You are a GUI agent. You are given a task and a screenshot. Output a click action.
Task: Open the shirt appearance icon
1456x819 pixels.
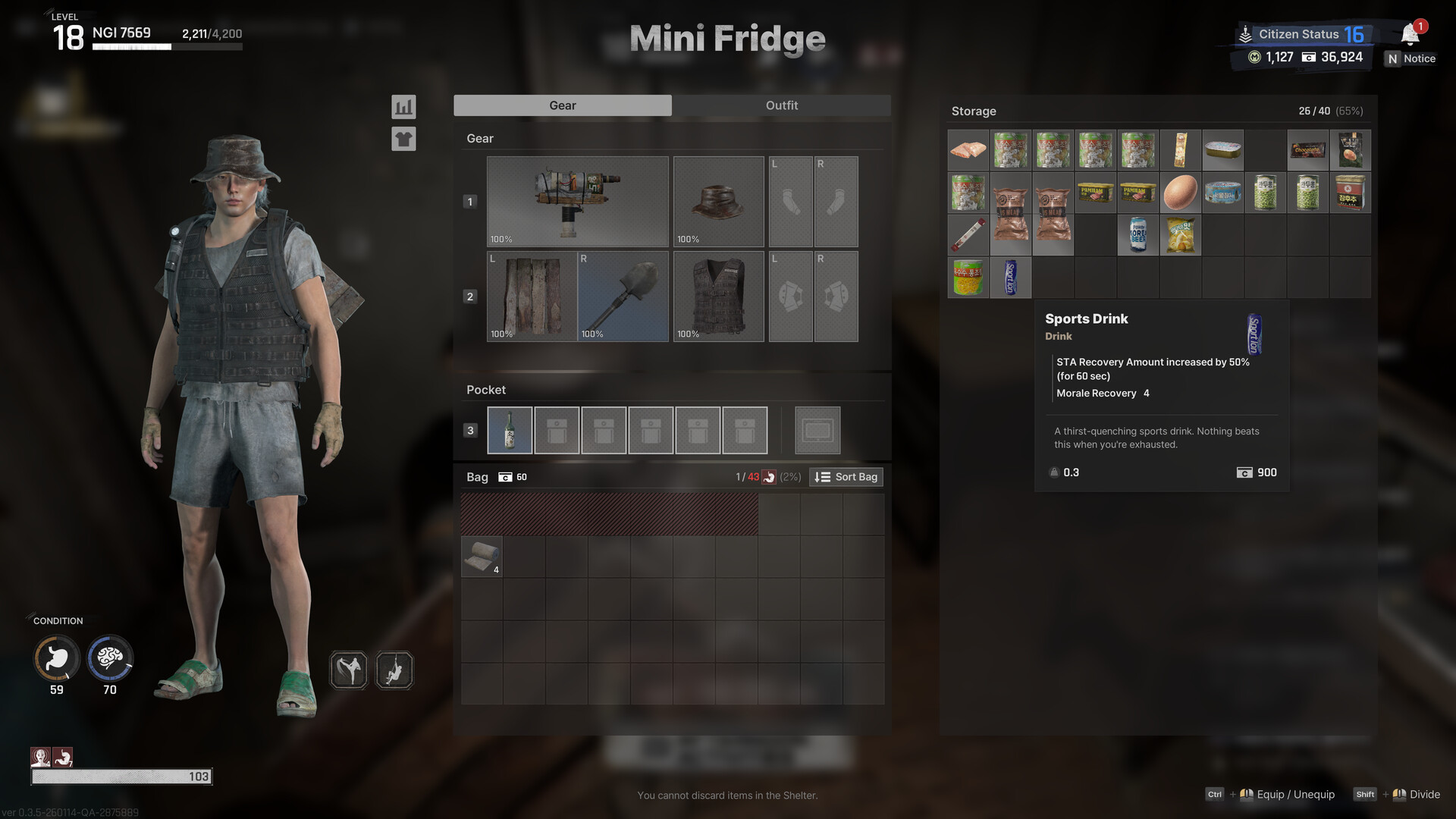pos(403,139)
